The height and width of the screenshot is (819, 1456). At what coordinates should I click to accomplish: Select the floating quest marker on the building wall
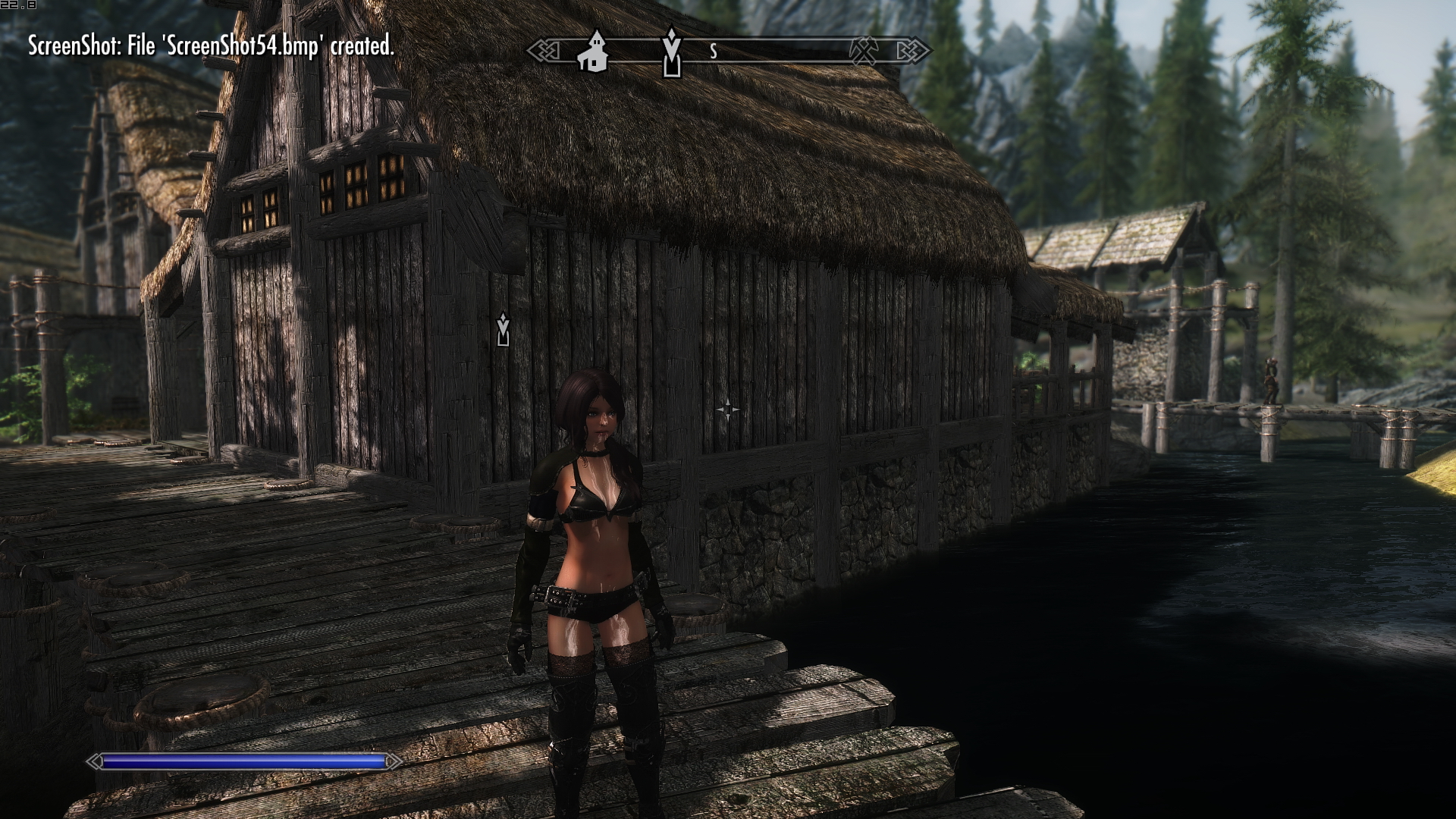click(503, 329)
